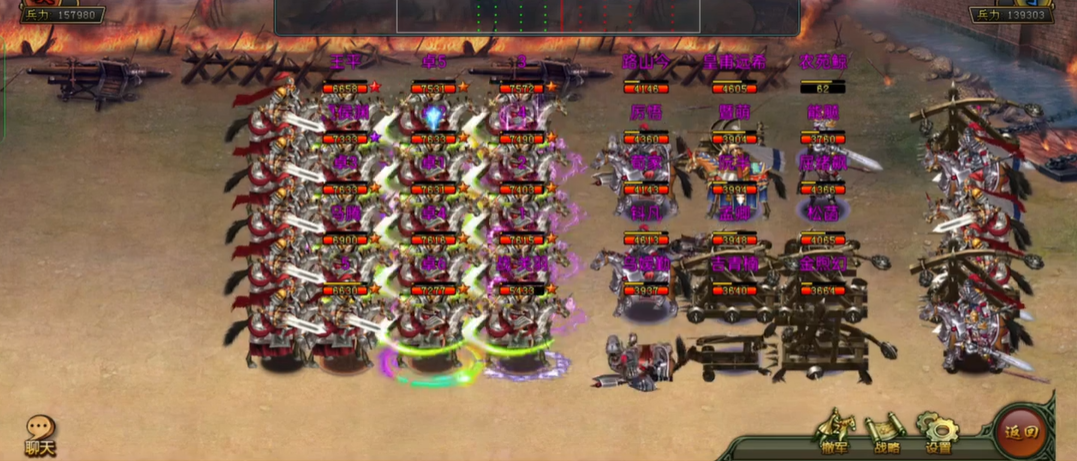Open the 聊天 chat bubble
1077x461 pixels.
(x=40, y=433)
